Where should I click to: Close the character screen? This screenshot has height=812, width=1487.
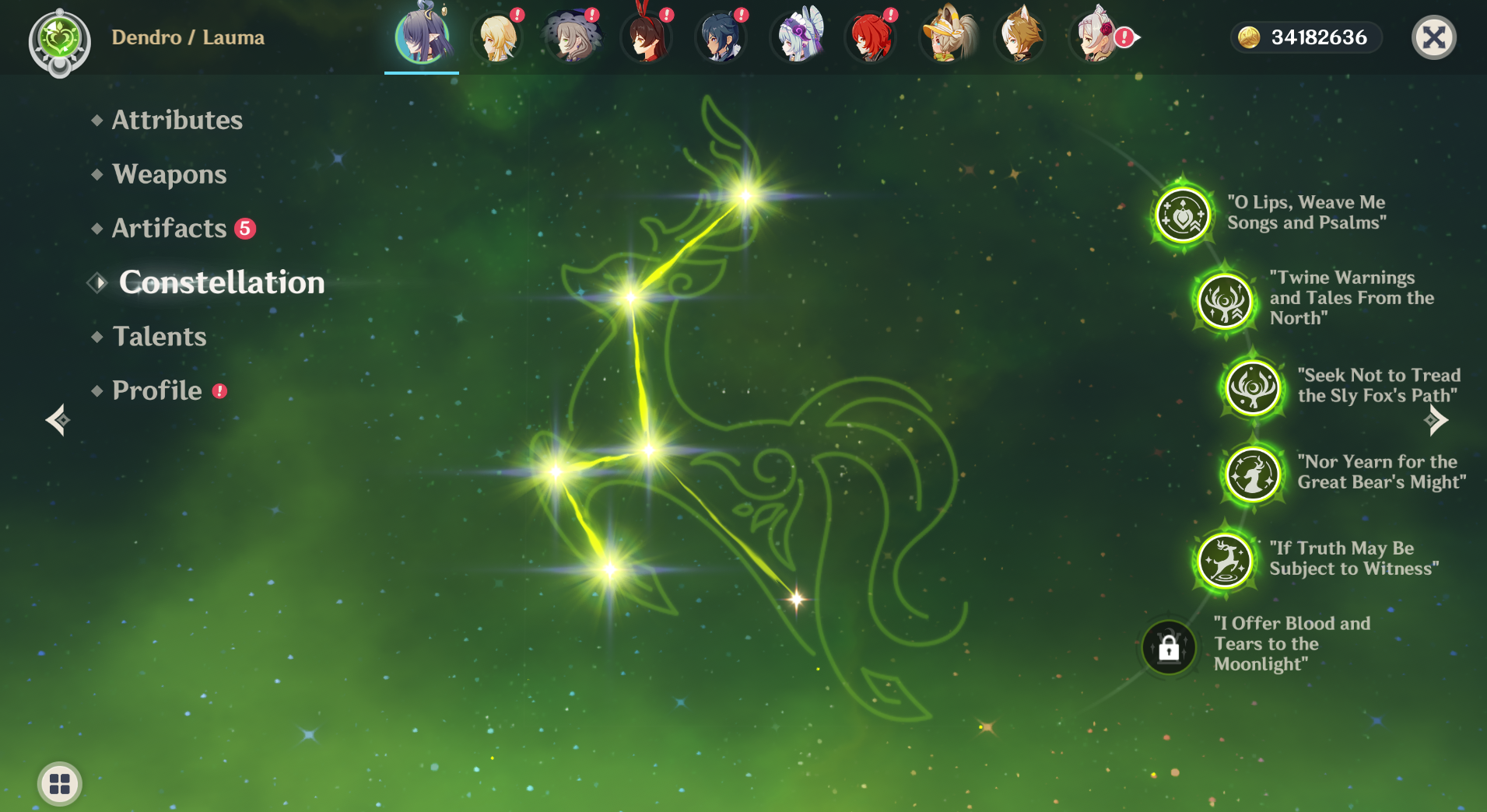[1433, 37]
